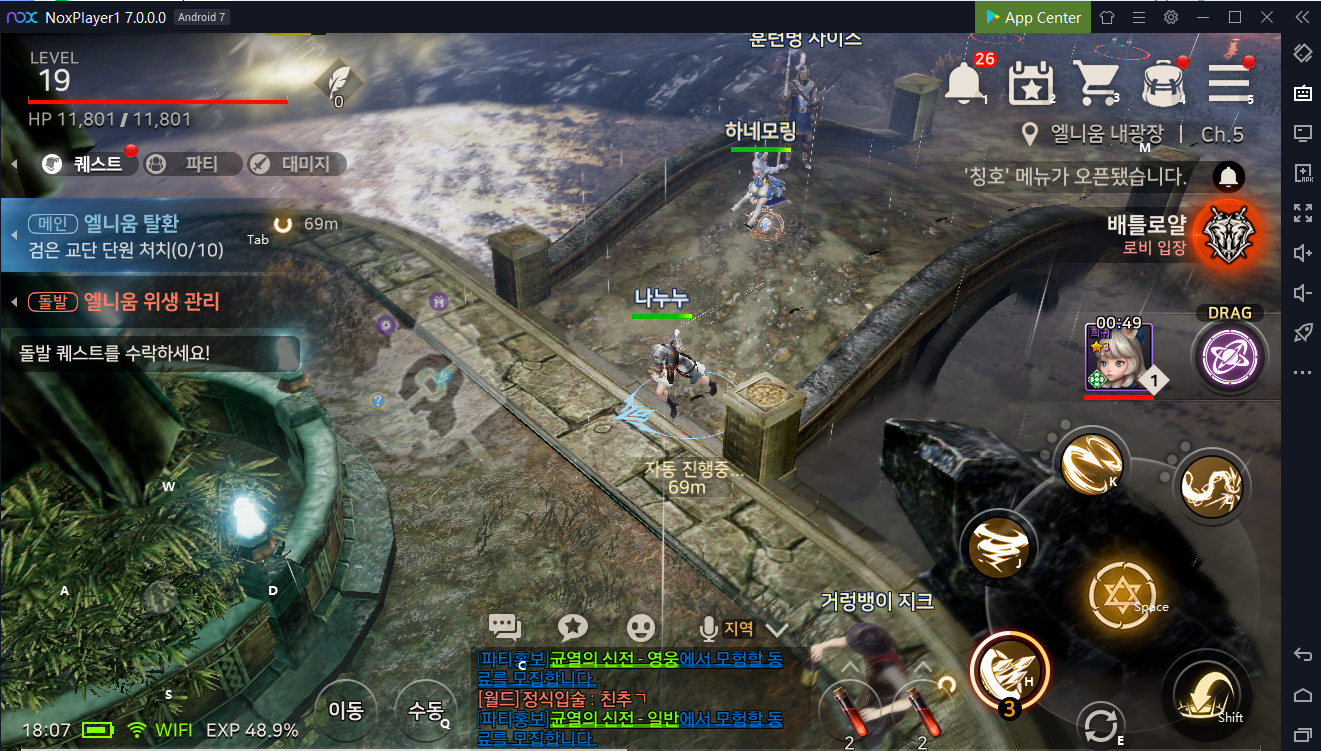Open the emoji smiley icon

pos(641,627)
